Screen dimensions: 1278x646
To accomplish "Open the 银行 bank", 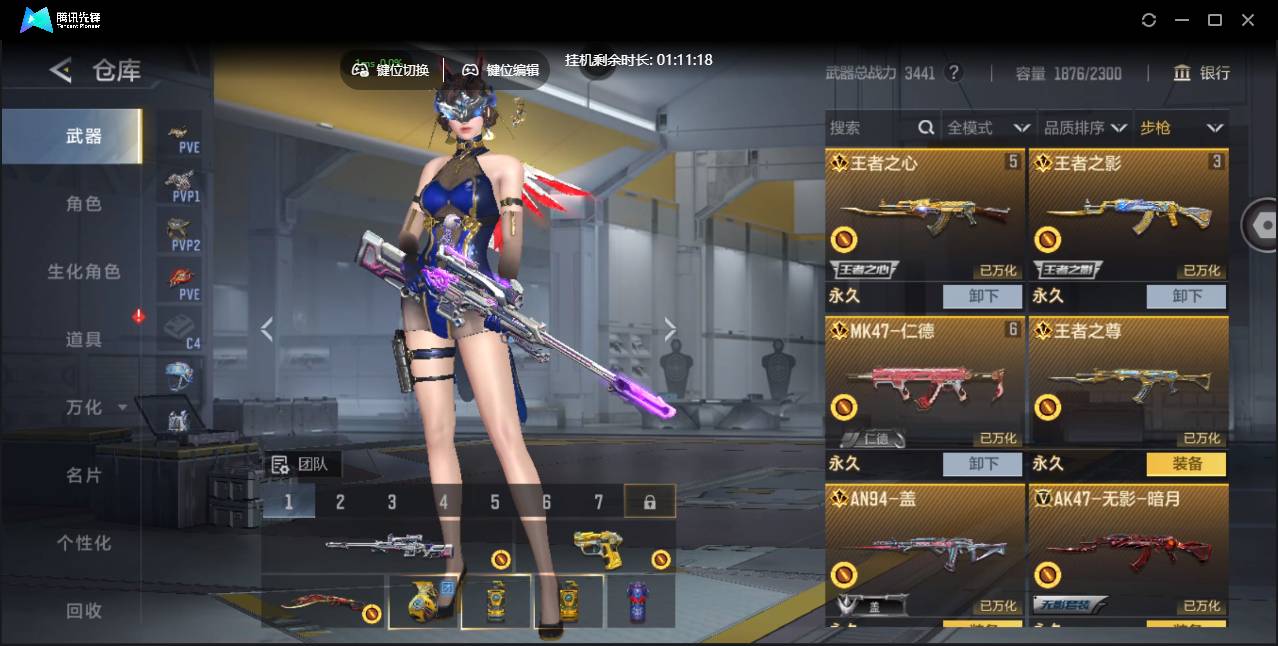I will pyautogui.click(x=1202, y=73).
